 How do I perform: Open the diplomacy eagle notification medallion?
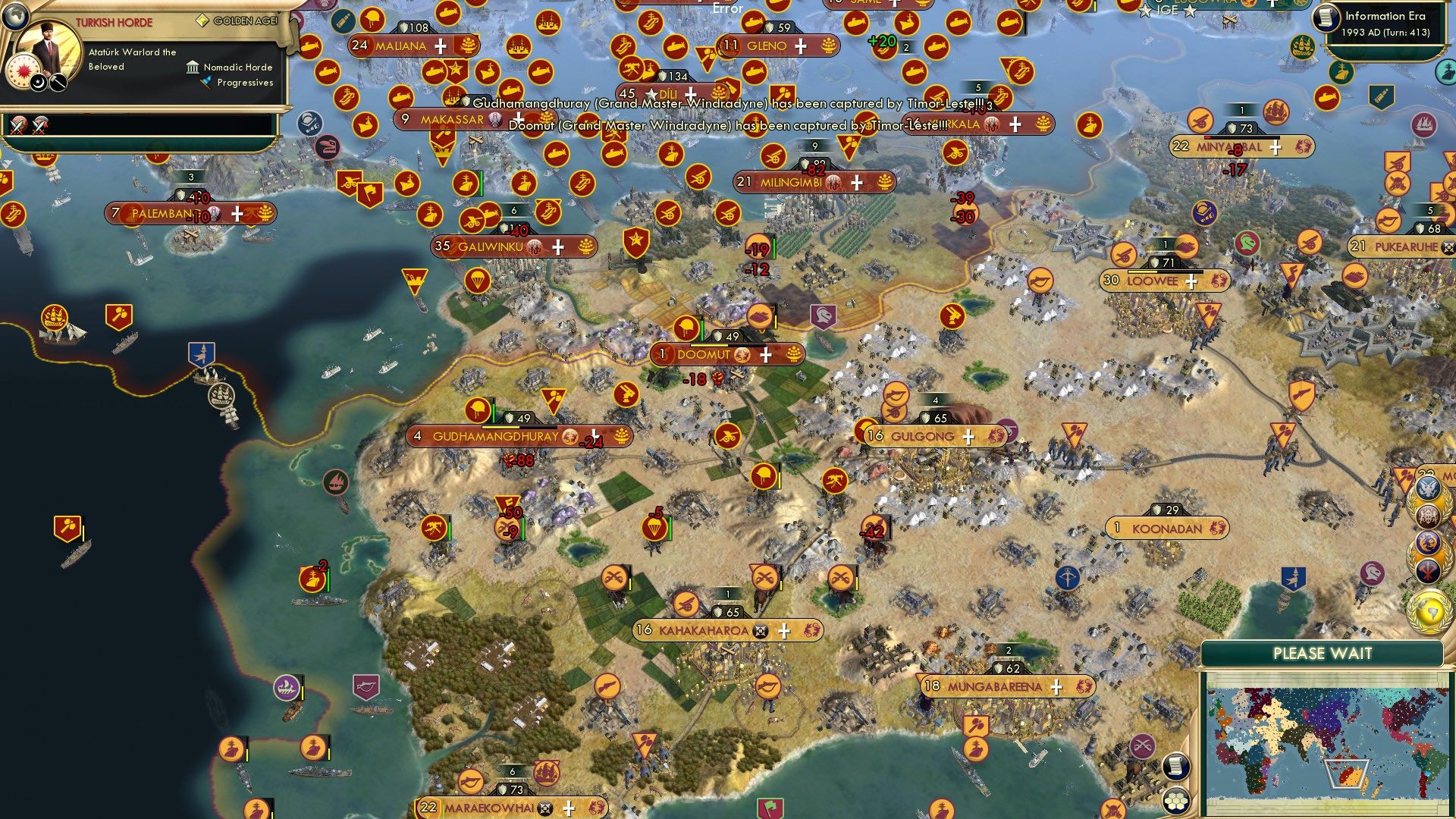click(1429, 489)
